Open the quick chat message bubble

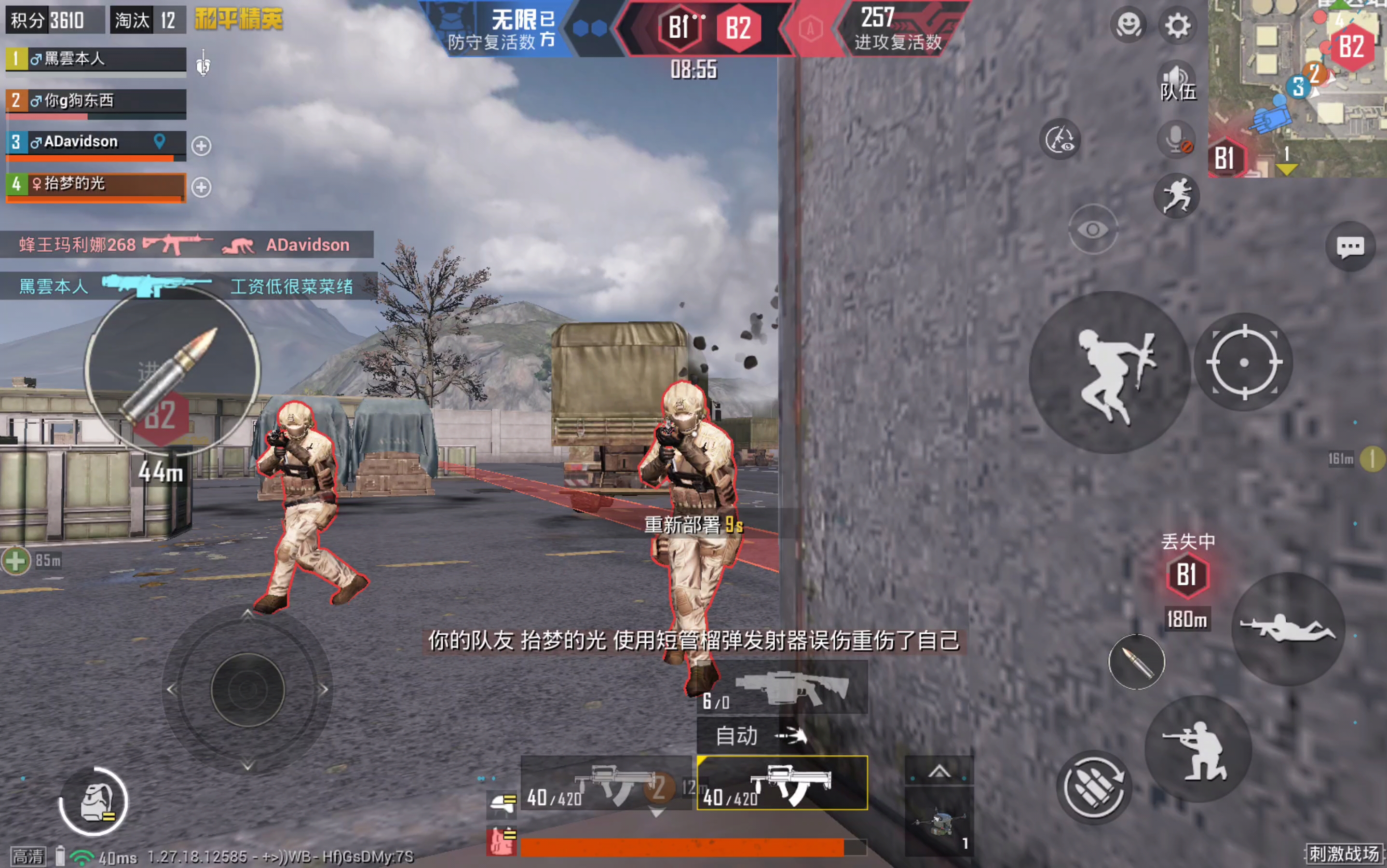(1350, 247)
